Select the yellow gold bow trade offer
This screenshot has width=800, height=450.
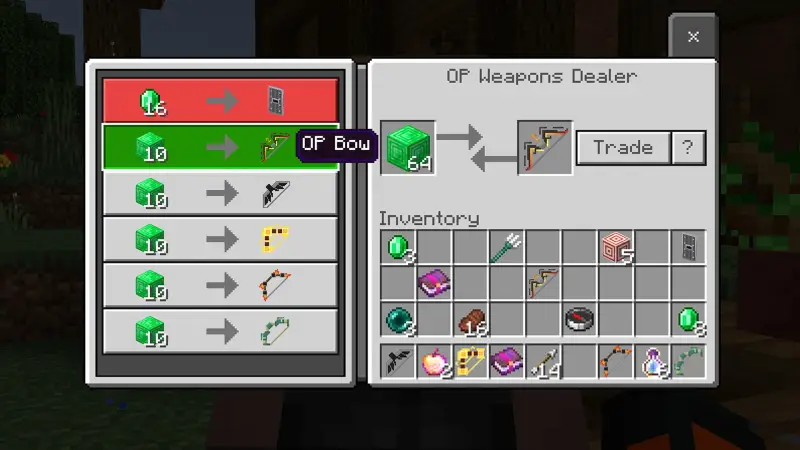[220, 239]
